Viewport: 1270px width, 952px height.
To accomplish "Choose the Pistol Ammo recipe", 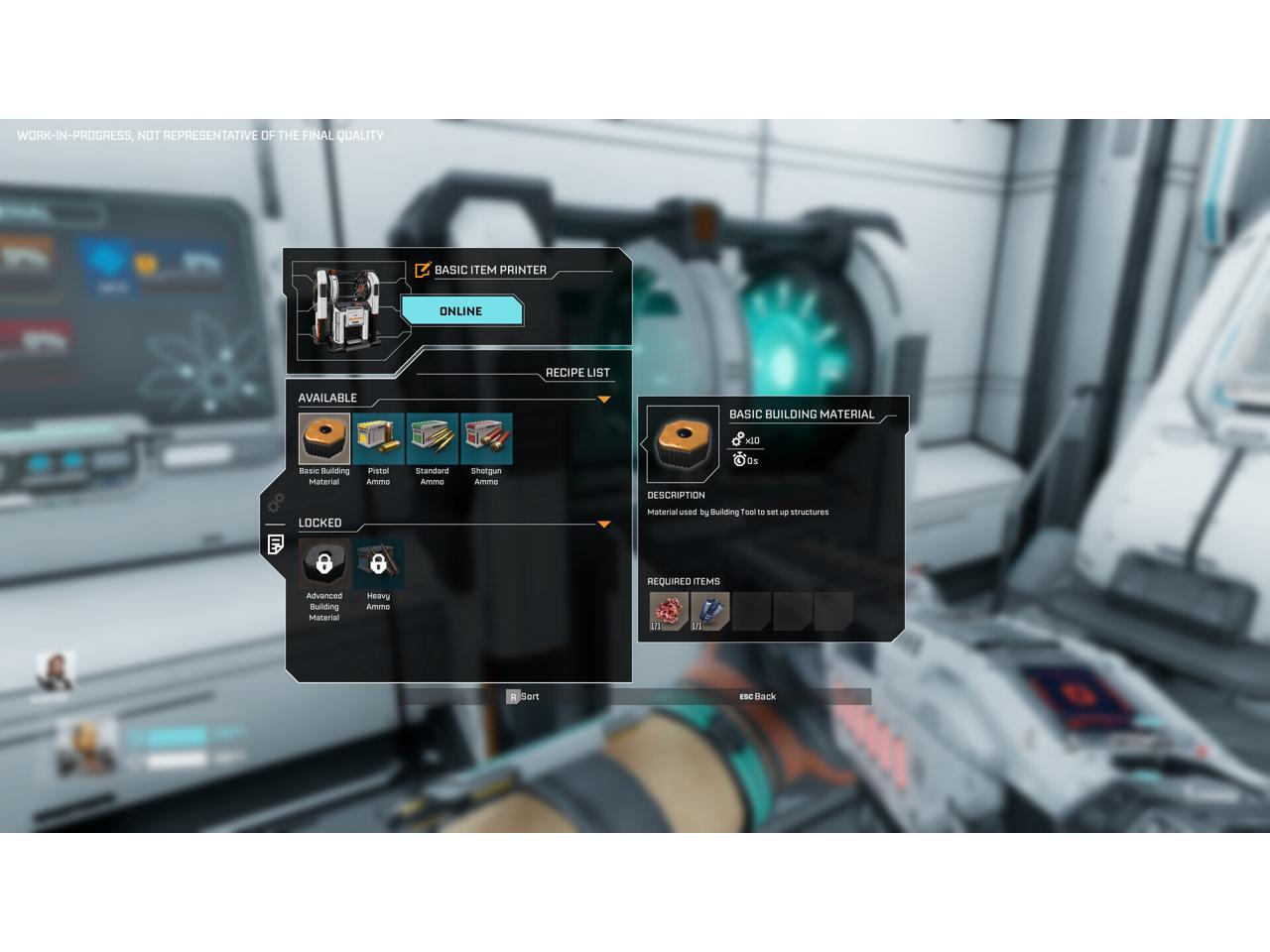I will pos(378,439).
